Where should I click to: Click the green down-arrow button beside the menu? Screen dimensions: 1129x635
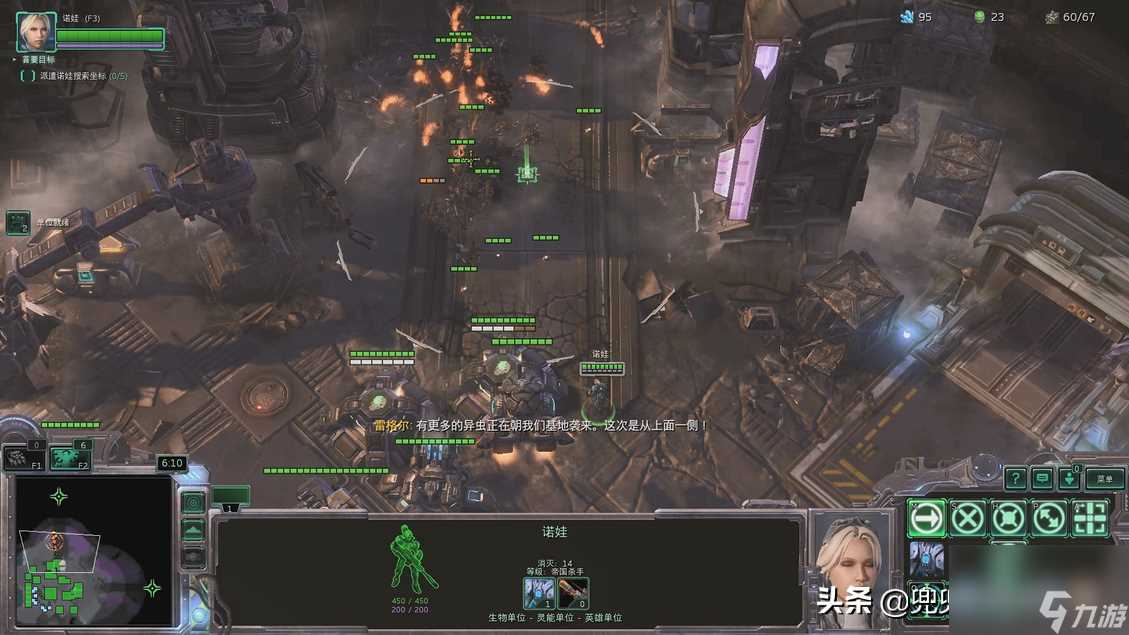pyautogui.click(x=1068, y=479)
